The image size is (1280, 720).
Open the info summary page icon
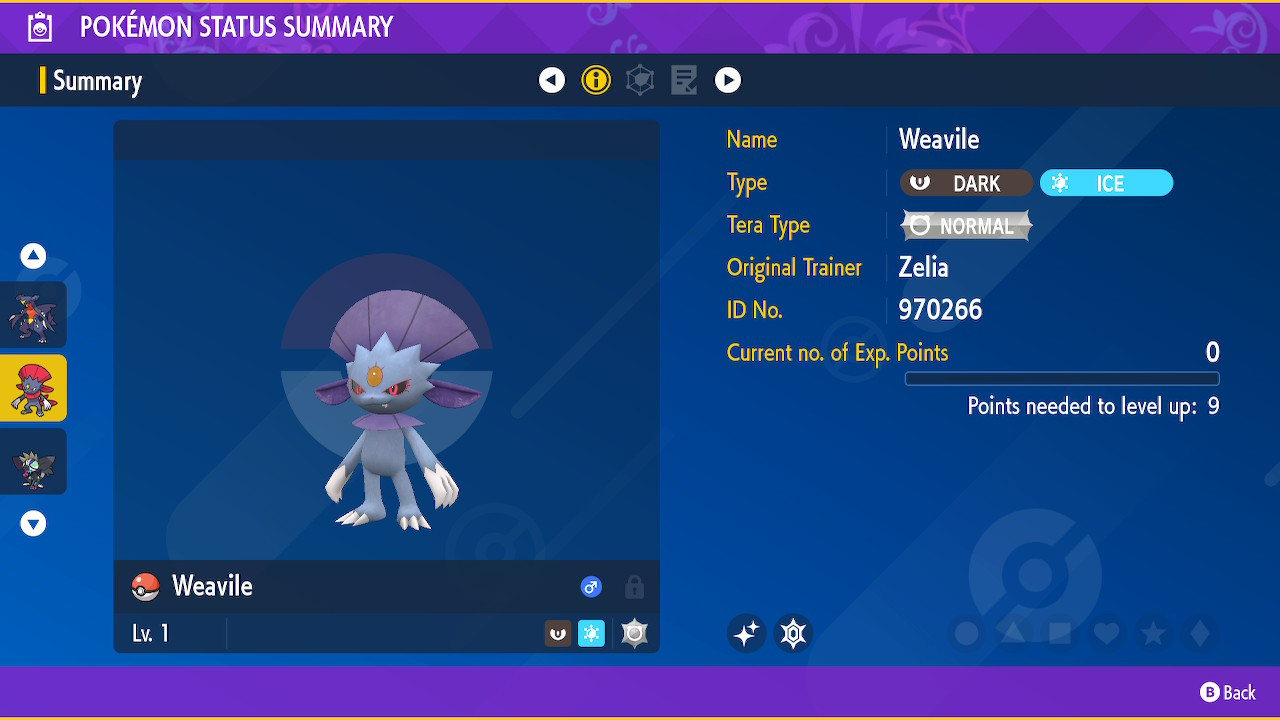(x=596, y=80)
